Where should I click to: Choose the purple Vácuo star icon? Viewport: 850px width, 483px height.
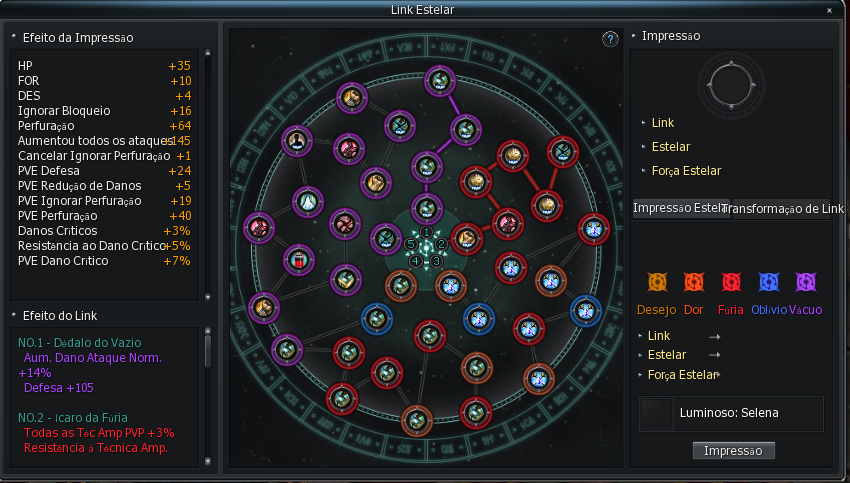[805, 283]
